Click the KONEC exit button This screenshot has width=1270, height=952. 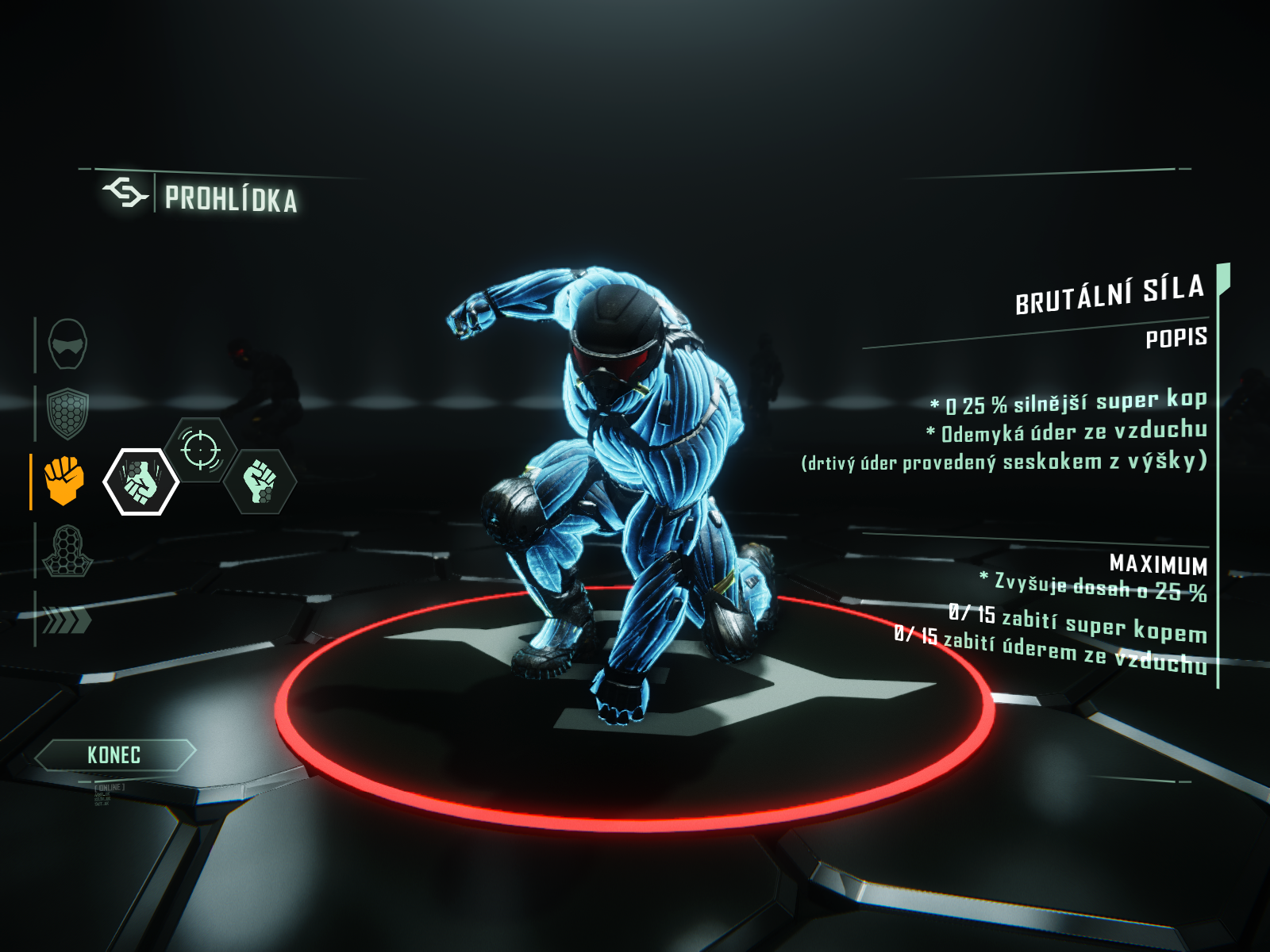(x=114, y=754)
